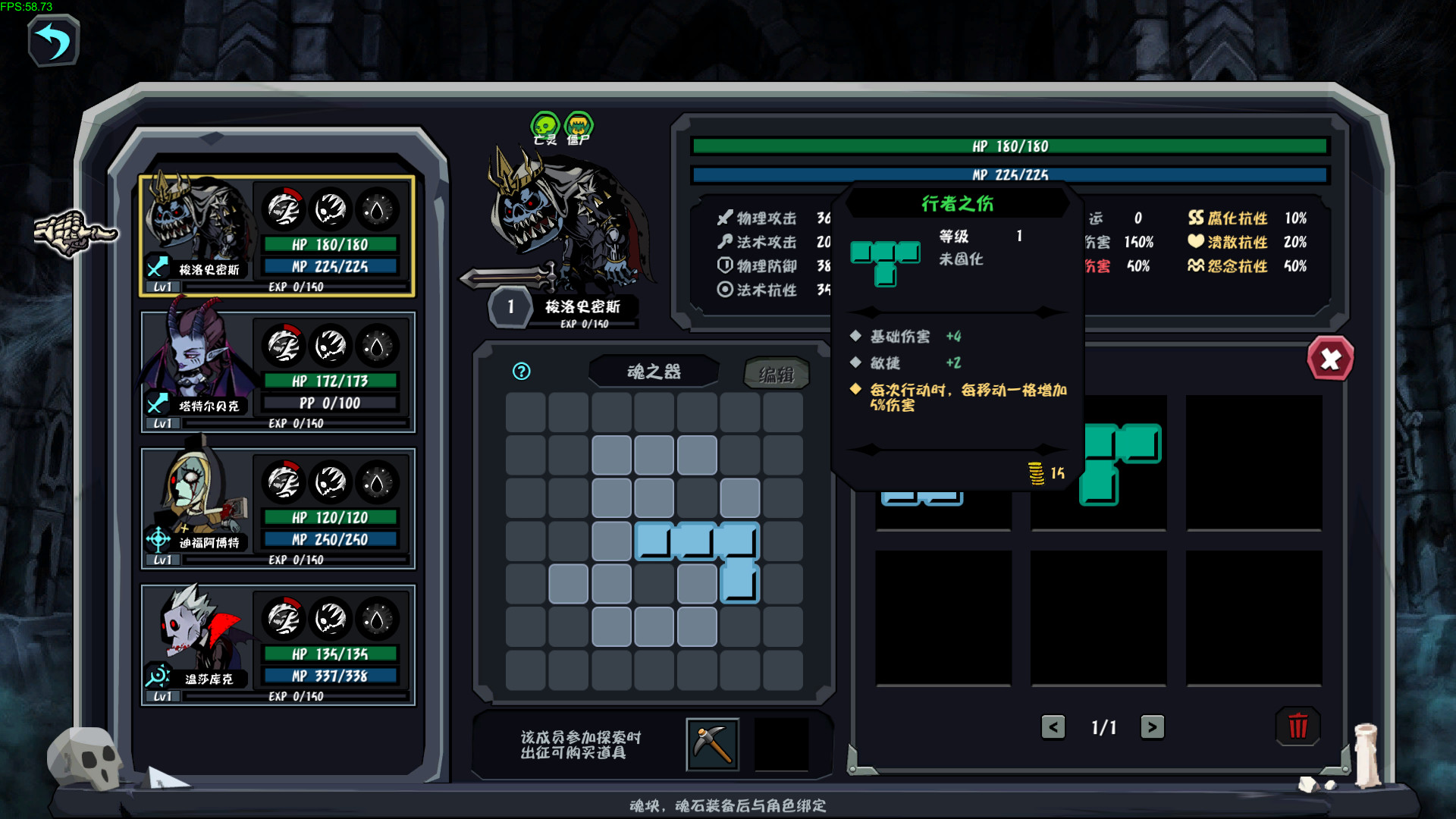This screenshot has width=1456, height=819.
Task: Open the question mark help icon
Action: click(x=521, y=372)
